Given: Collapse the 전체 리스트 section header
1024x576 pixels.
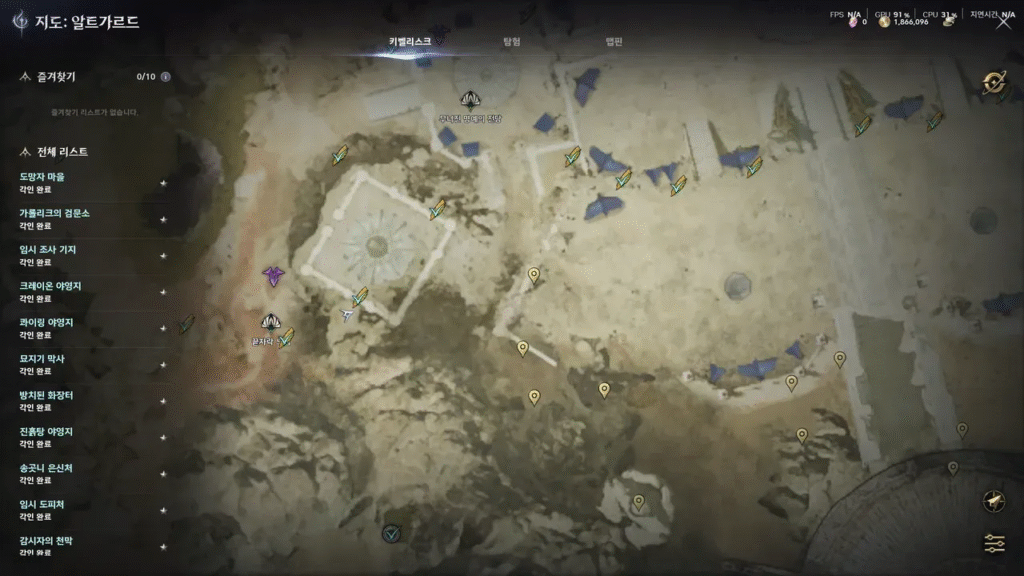Looking at the screenshot, I should (x=26, y=152).
